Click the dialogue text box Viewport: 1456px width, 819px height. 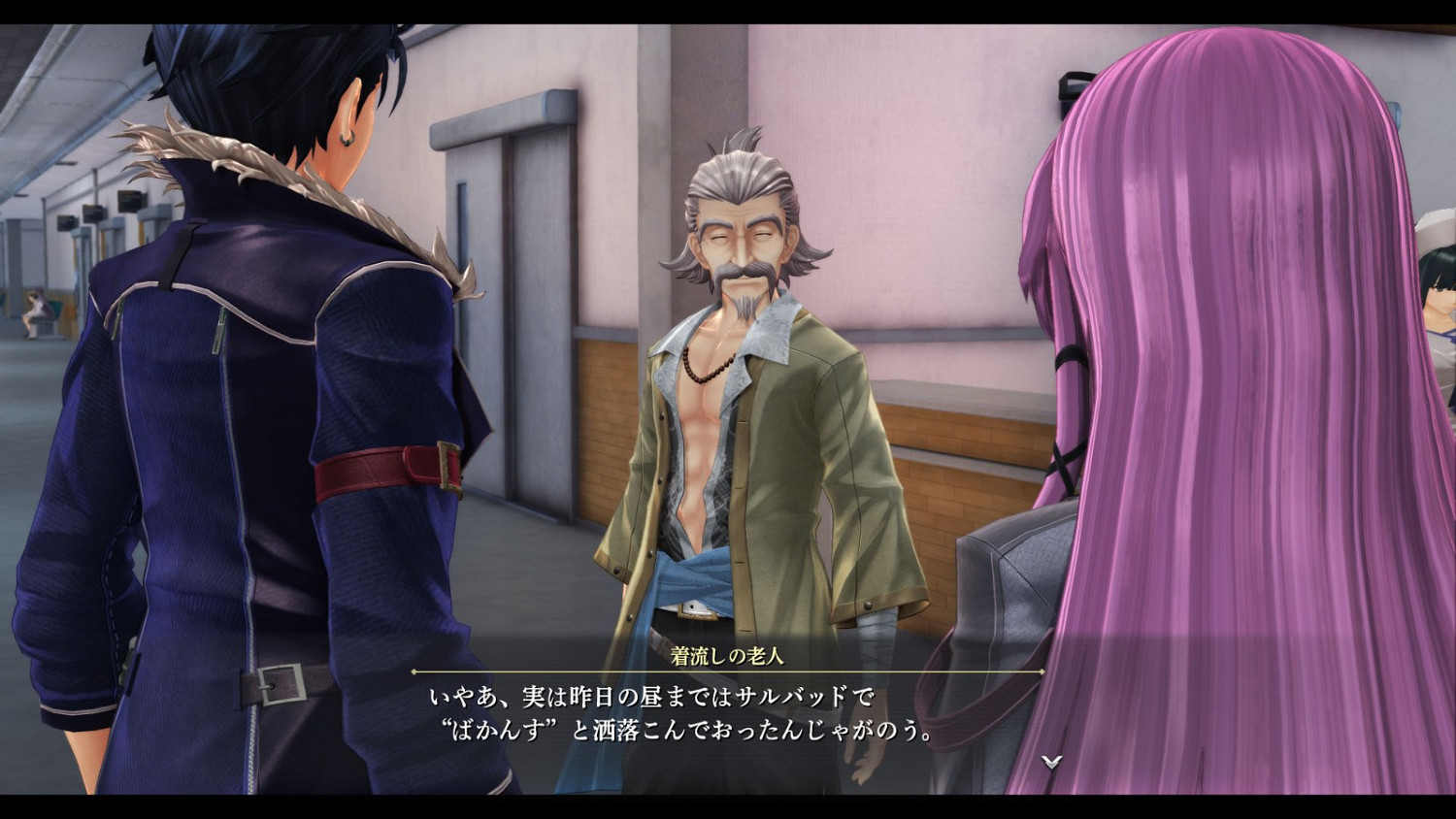pyautogui.click(x=679, y=713)
